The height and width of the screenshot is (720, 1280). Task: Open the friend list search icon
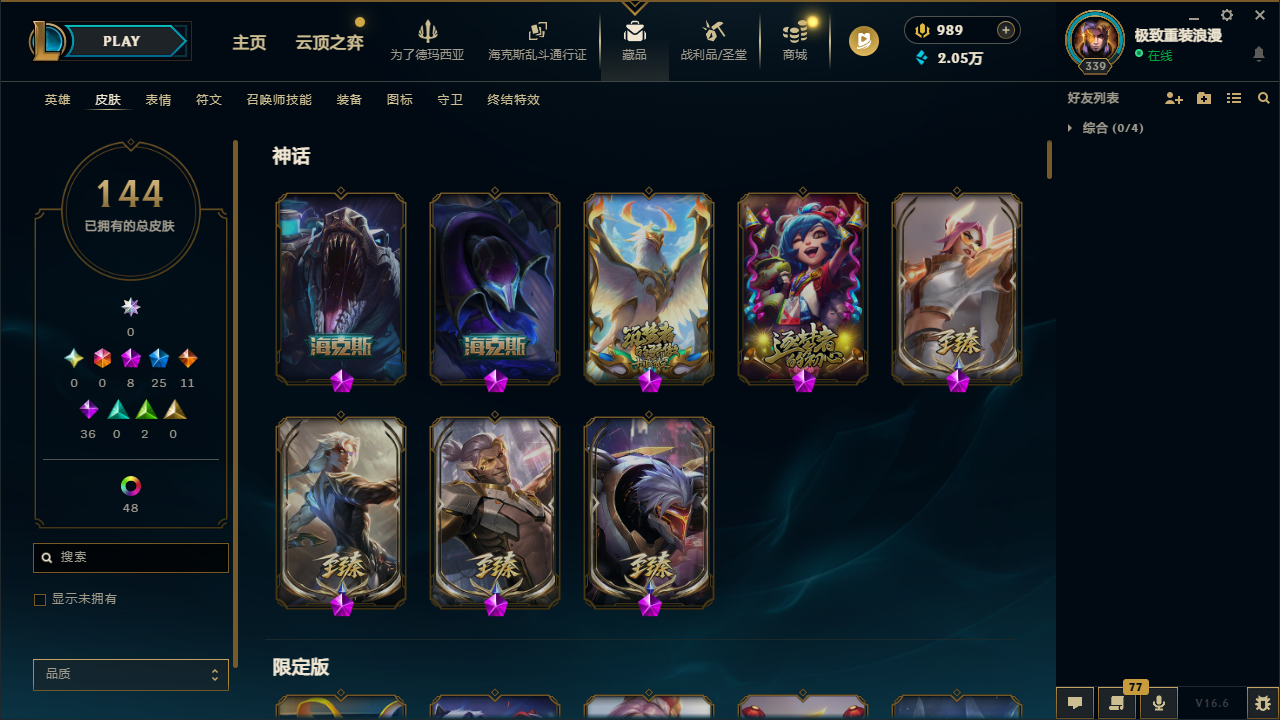[x=1264, y=98]
